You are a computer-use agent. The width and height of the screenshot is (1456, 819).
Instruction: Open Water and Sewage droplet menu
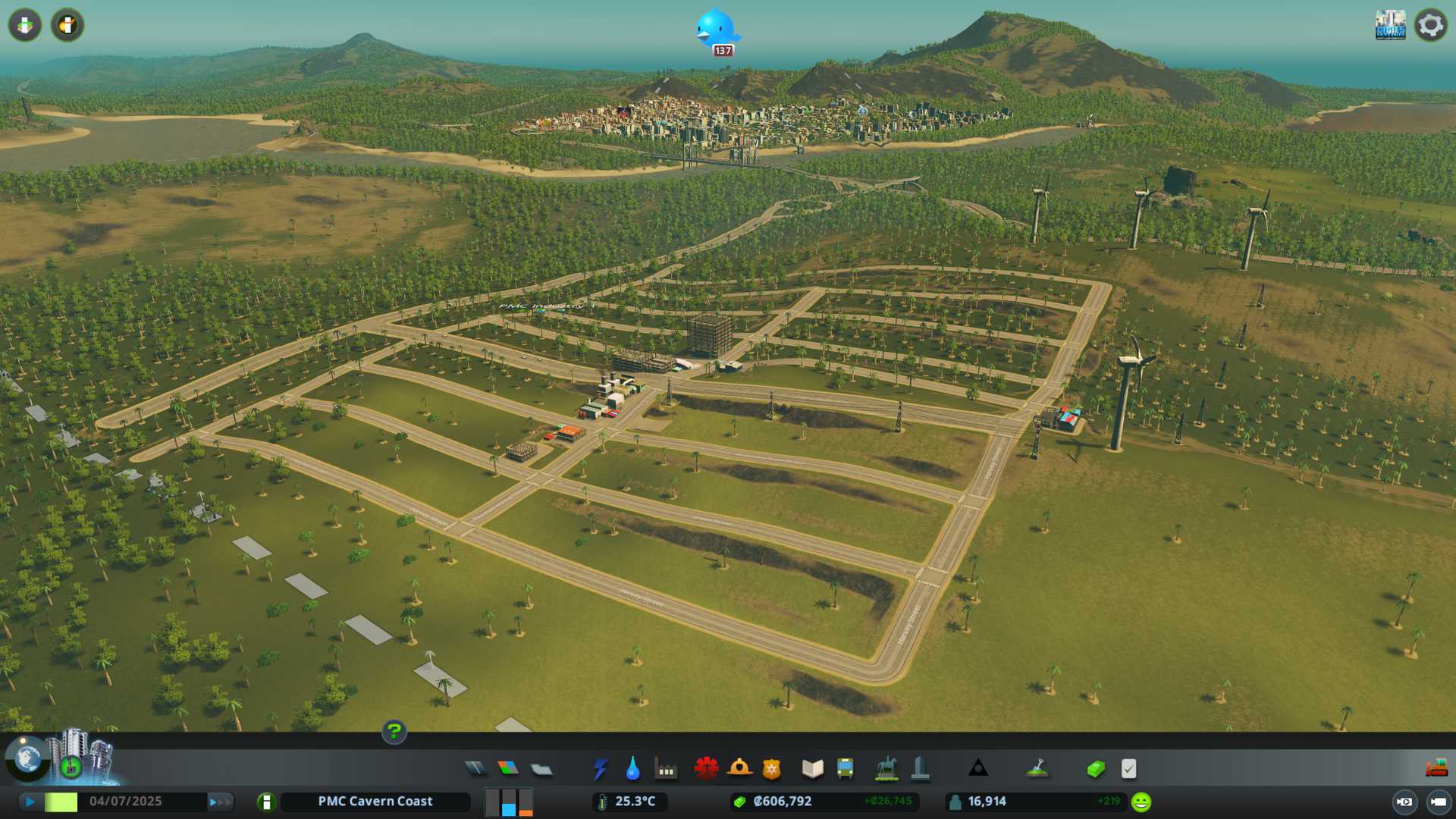pyautogui.click(x=633, y=769)
